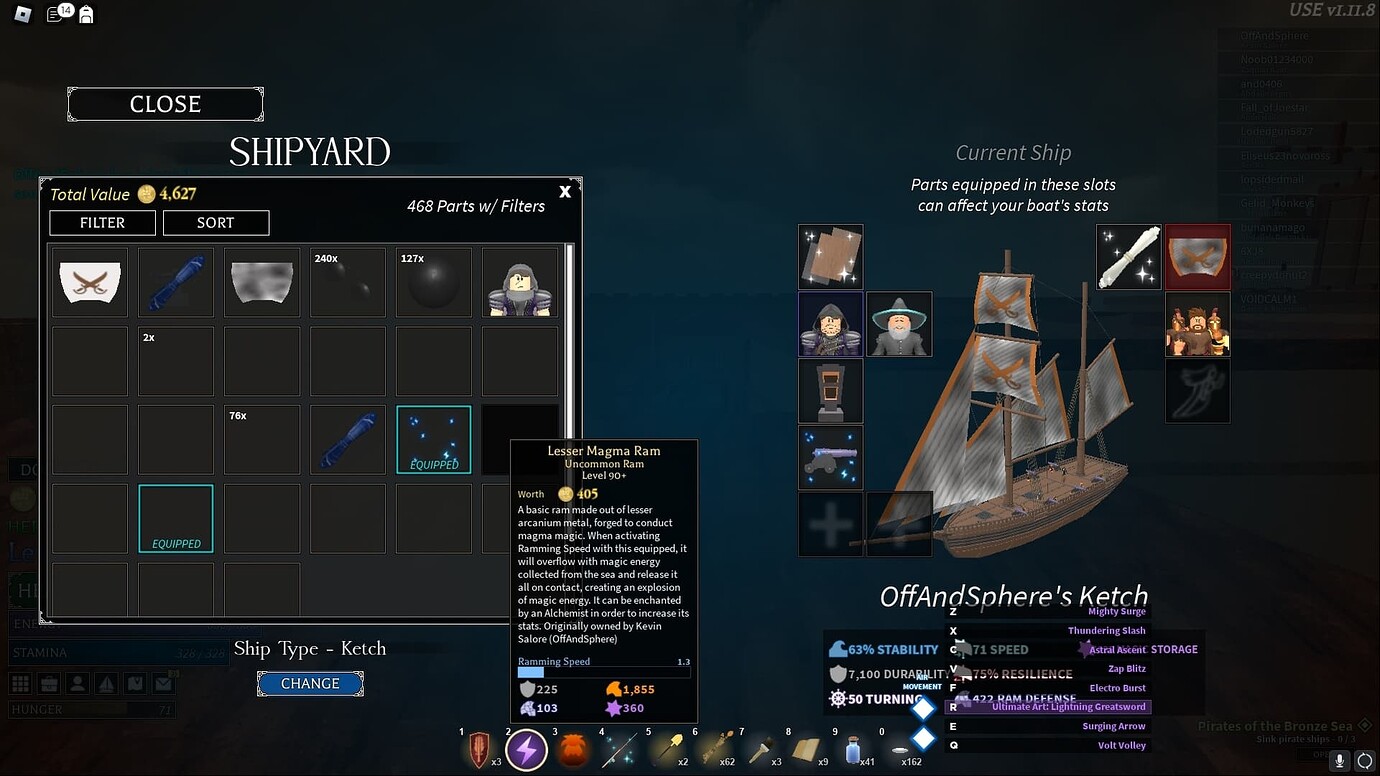
Task: Open the Roblox menu
Action: tap(22, 14)
